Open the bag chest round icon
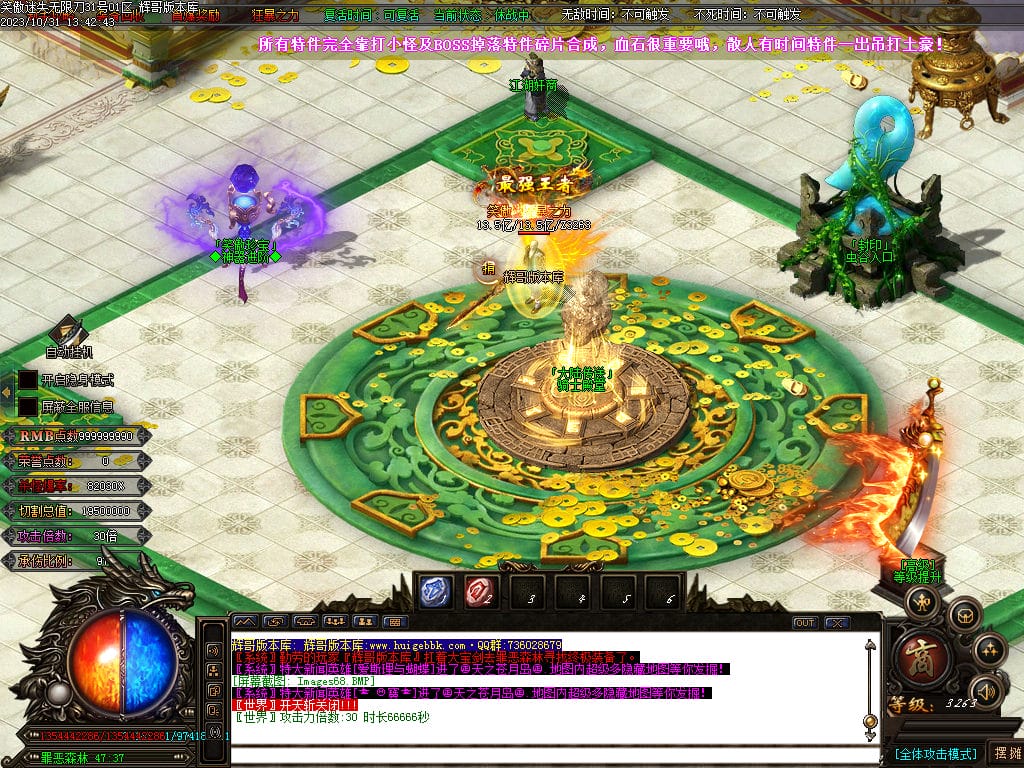Screen dimensions: 1024x768 (x=965, y=615)
